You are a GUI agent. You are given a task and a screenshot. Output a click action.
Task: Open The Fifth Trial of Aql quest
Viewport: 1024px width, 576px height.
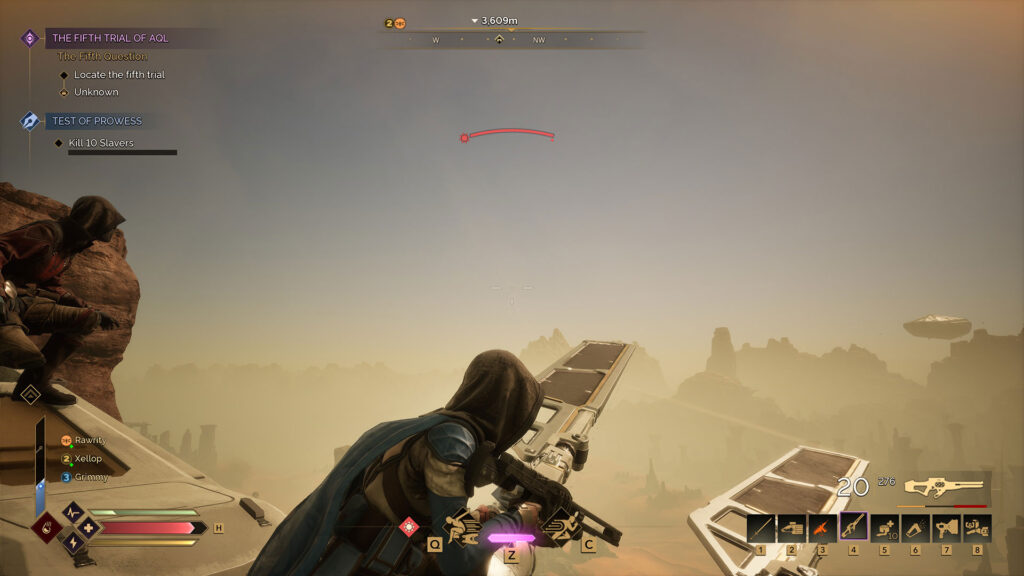[110, 38]
